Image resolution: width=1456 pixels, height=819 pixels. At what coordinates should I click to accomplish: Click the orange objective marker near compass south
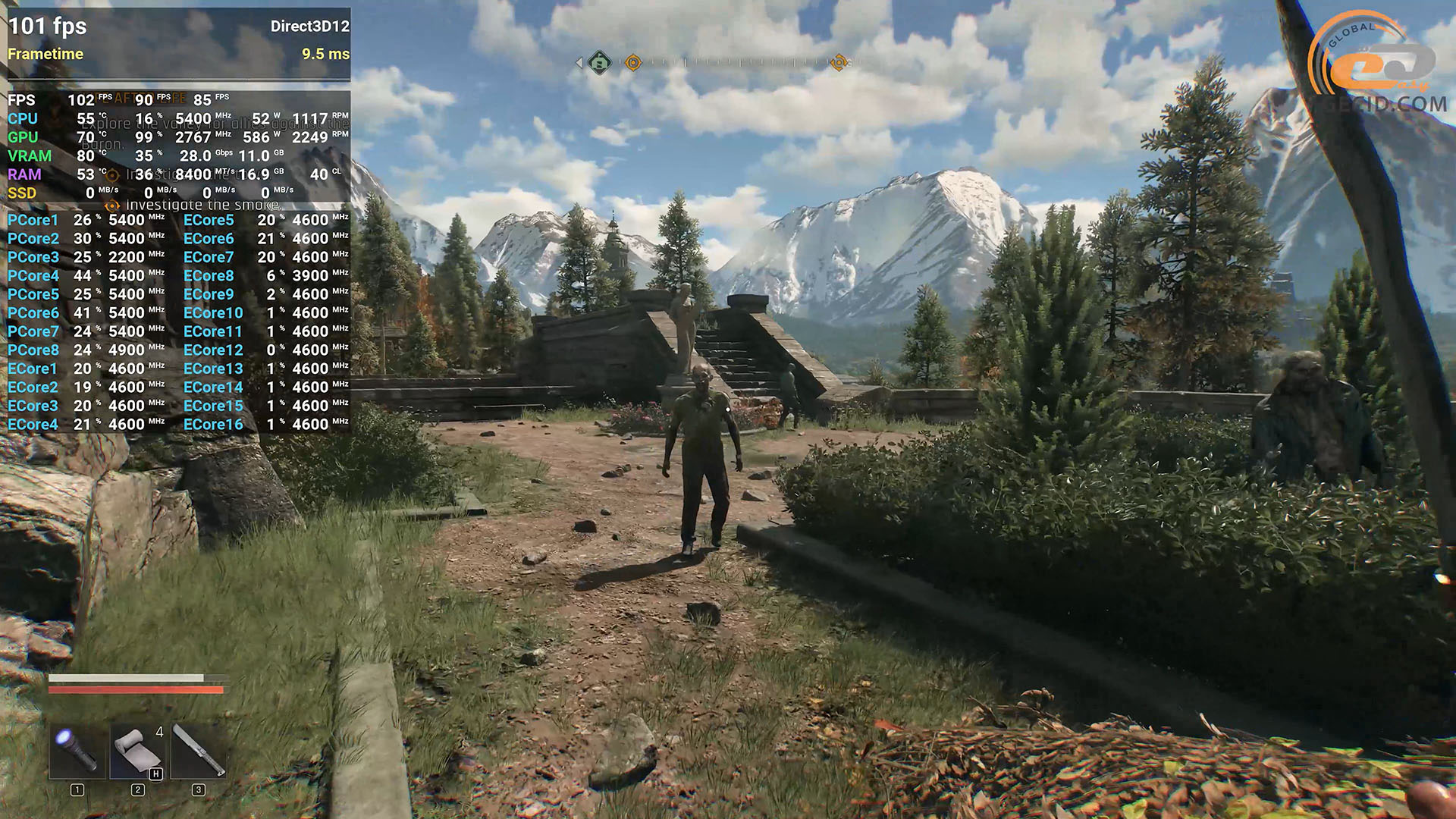839,63
